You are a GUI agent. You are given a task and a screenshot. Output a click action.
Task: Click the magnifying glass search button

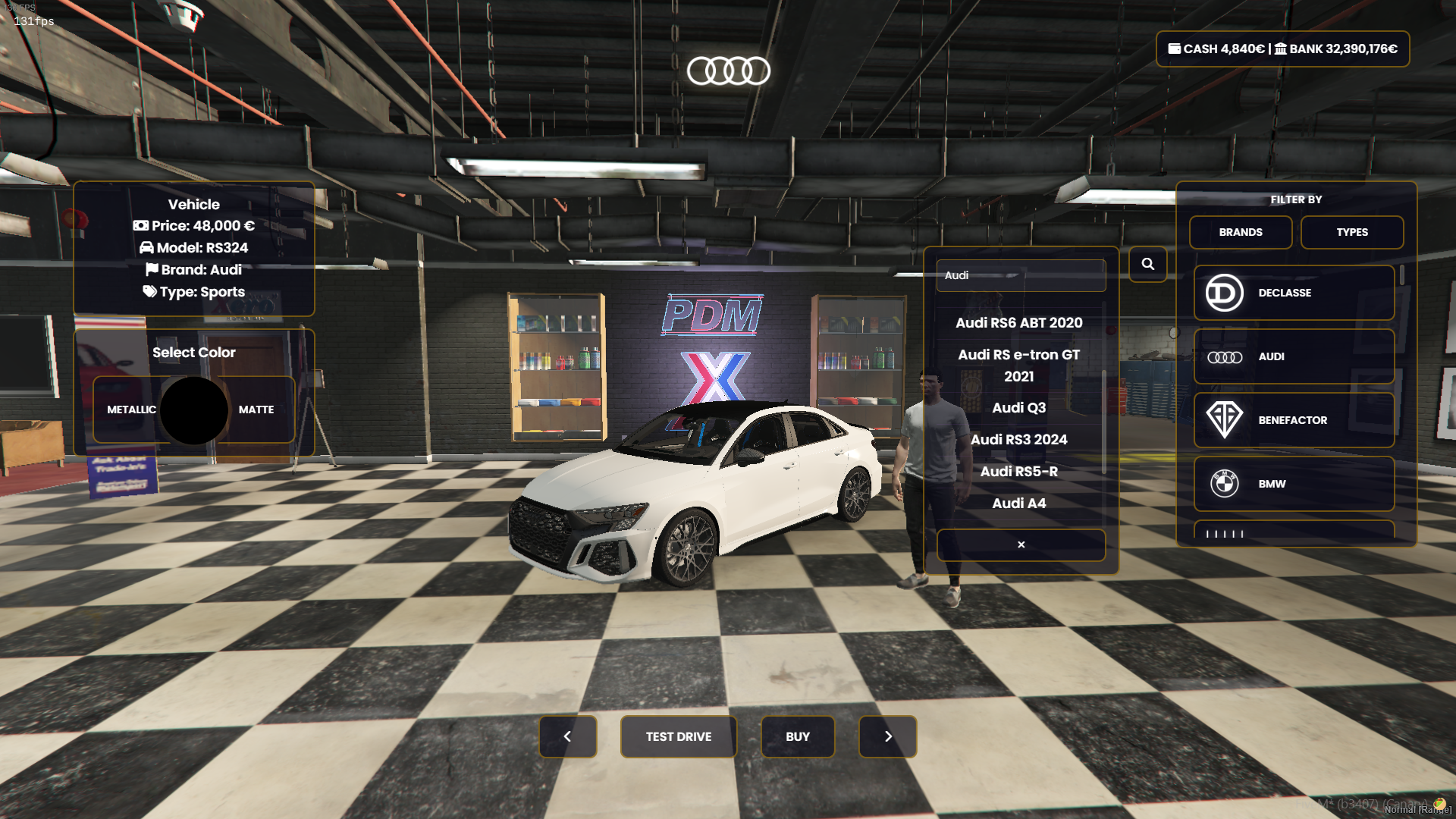(1147, 264)
